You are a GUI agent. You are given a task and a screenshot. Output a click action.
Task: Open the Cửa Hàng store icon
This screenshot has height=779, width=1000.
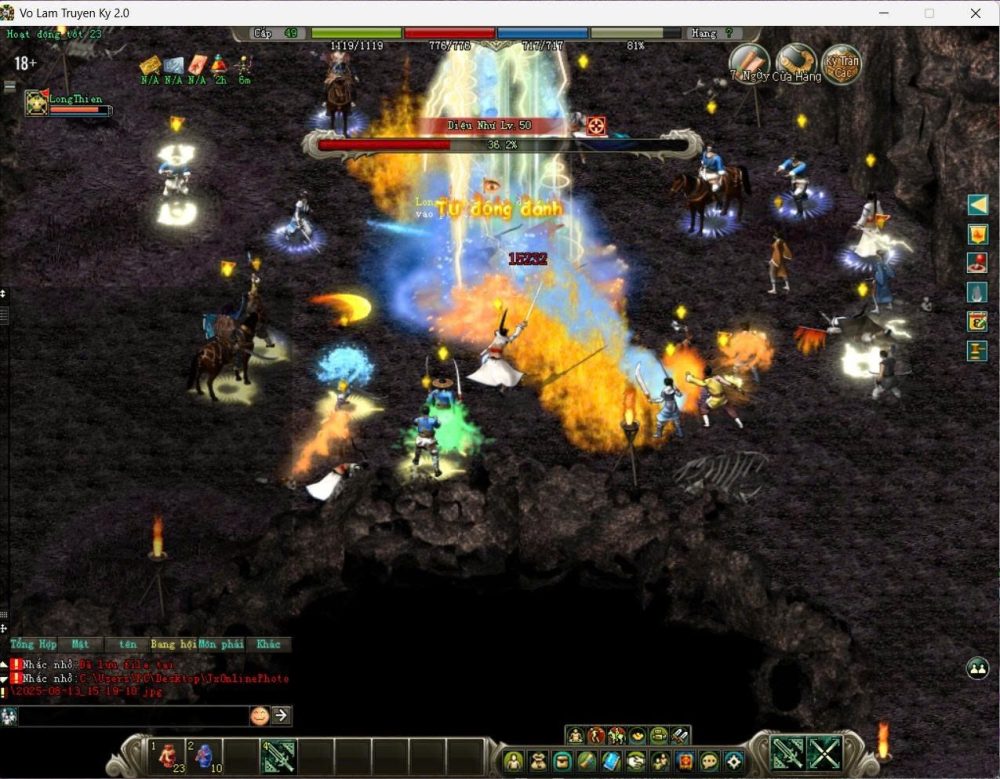tap(797, 63)
